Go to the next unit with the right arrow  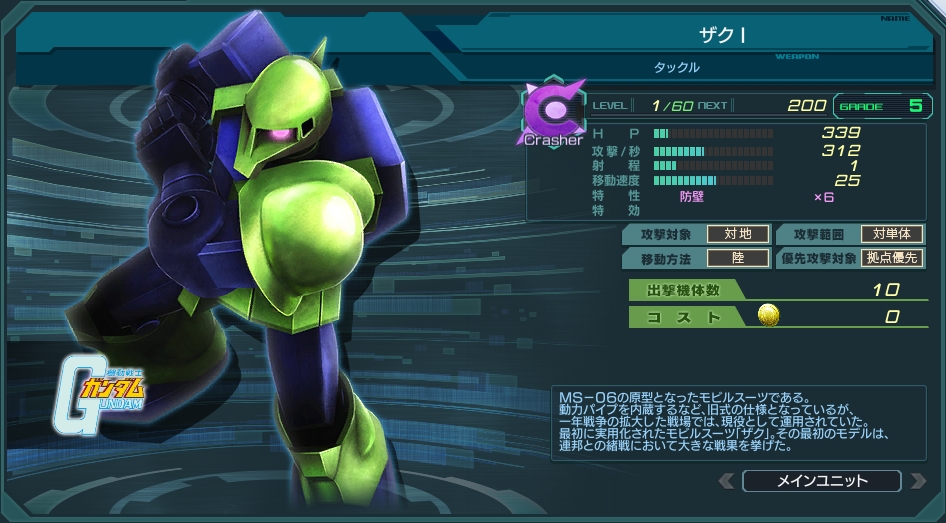[916, 481]
